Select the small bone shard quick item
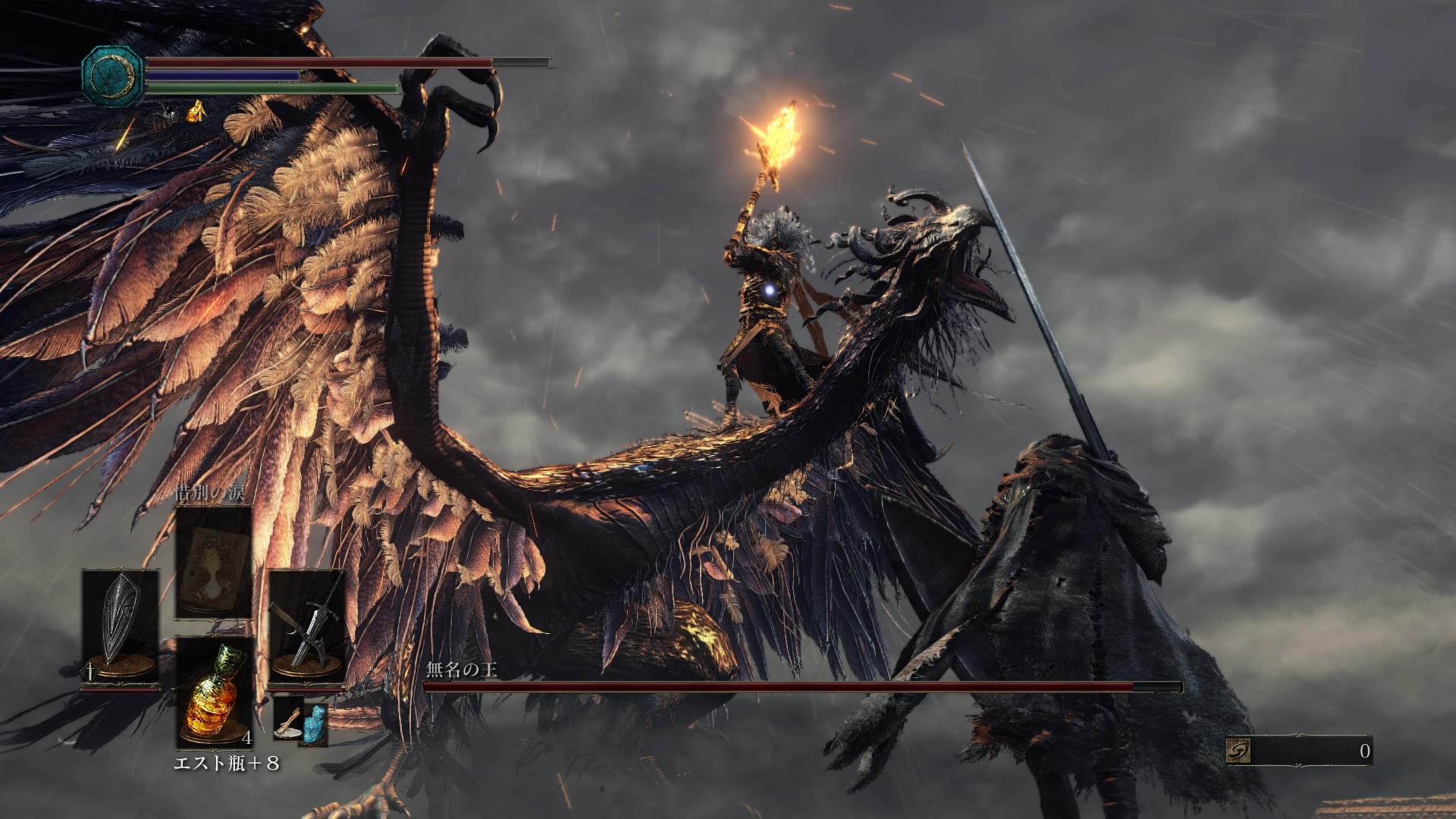The height and width of the screenshot is (819, 1456). coord(288,720)
